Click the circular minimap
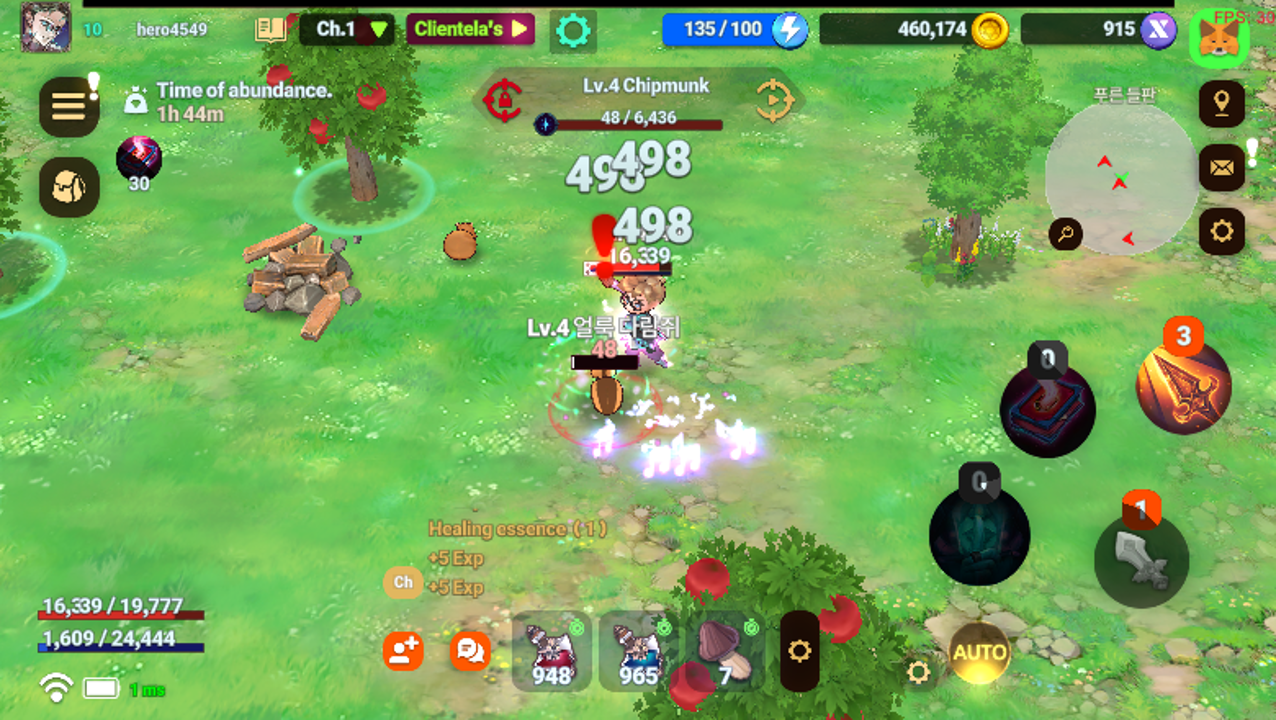The height and width of the screenshot is (720, 1276). pyautogui.click(x=1121, y=180)
